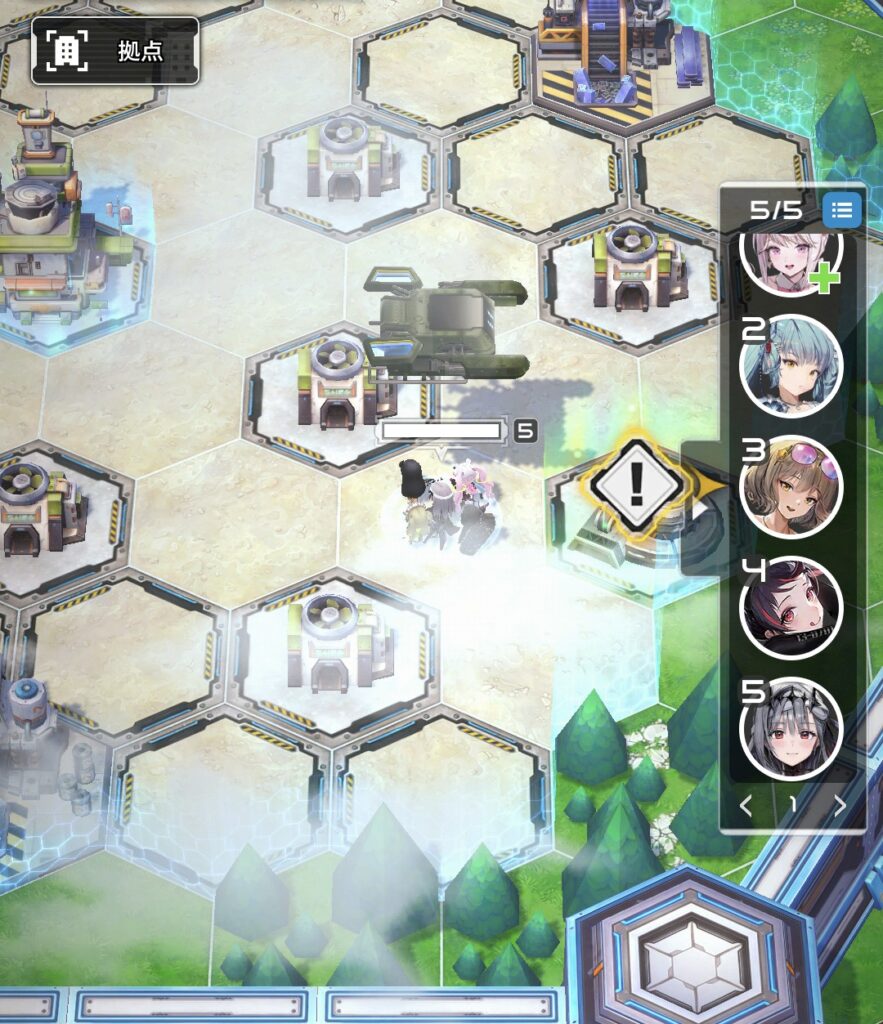Select squad member 4 with black-red hair

791,608
